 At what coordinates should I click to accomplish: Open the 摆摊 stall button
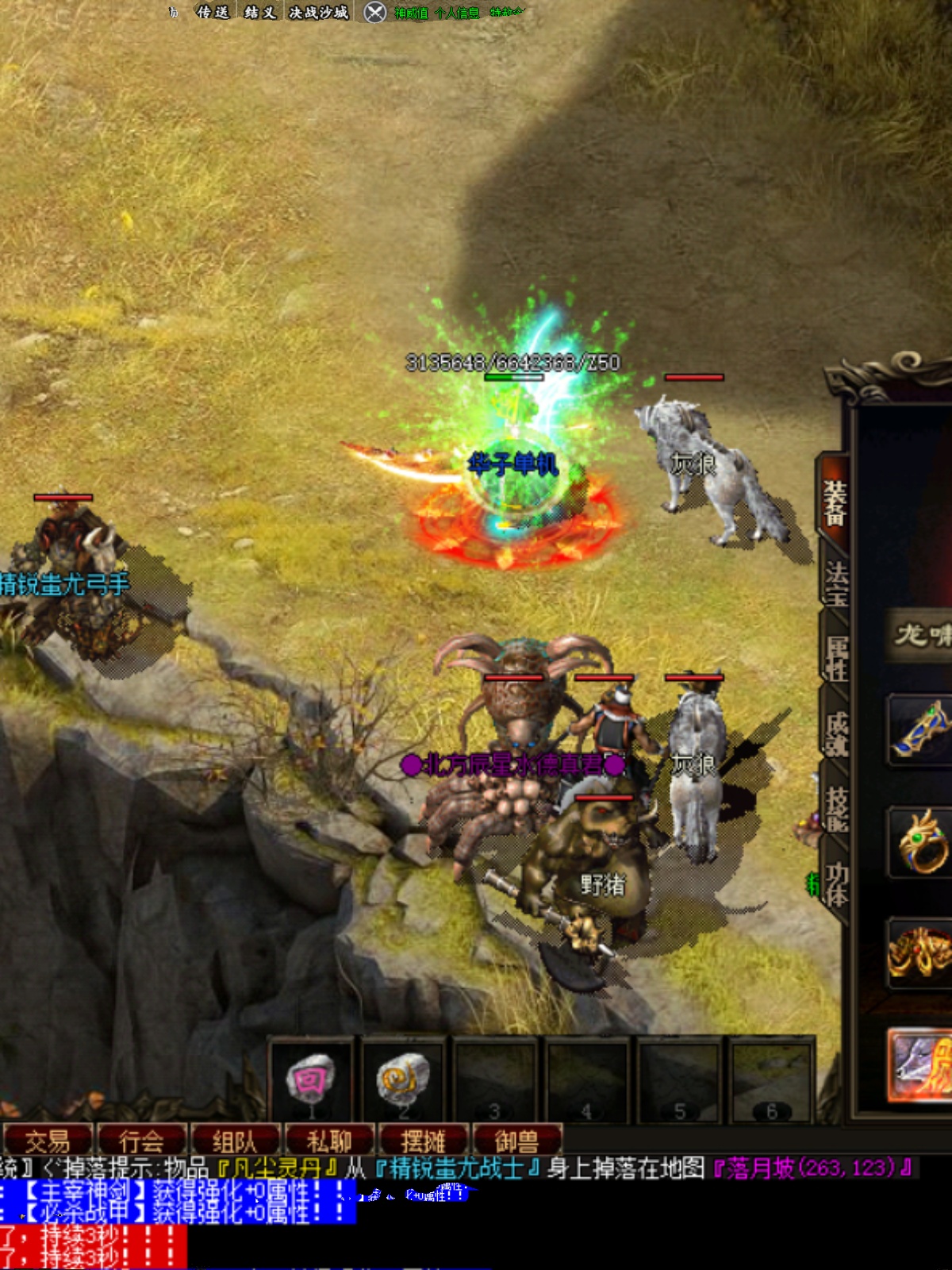pyautogui.click(x=424, y=1141)
